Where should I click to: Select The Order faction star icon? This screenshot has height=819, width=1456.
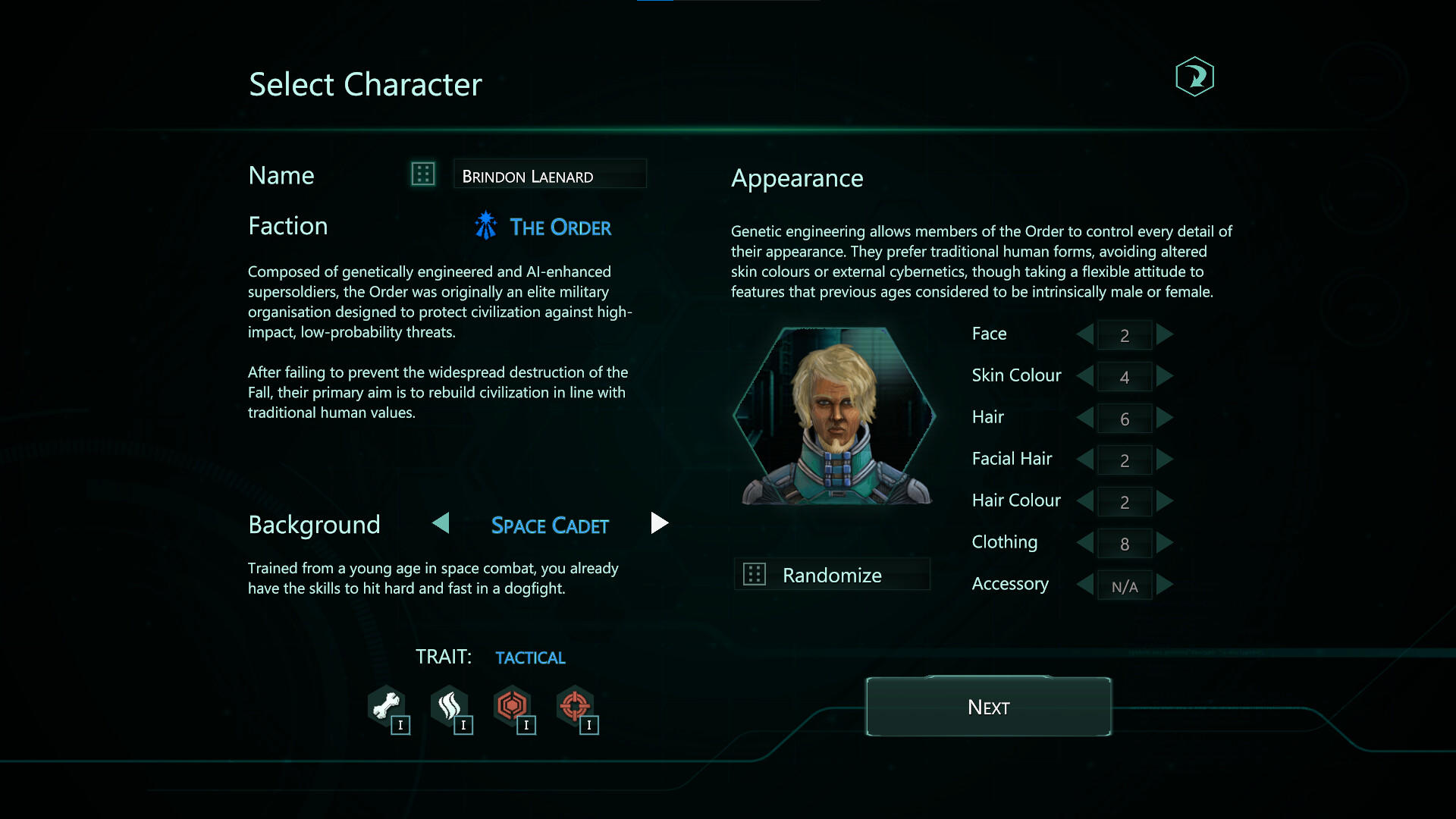click(485, 225)
